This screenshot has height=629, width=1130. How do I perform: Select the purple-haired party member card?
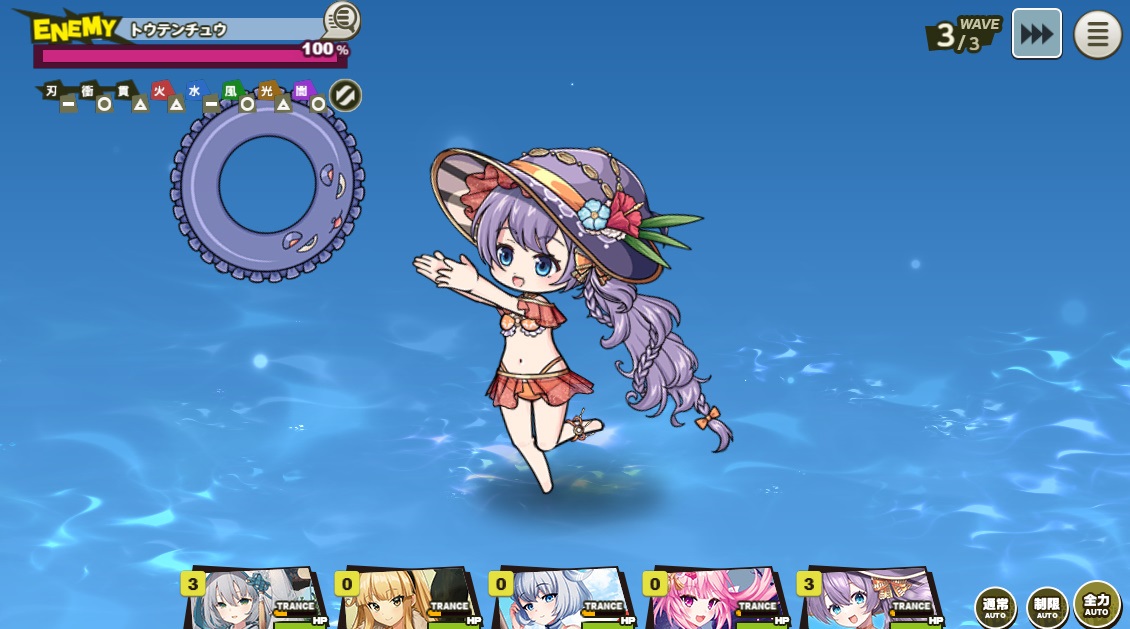[x=870, y=600]
